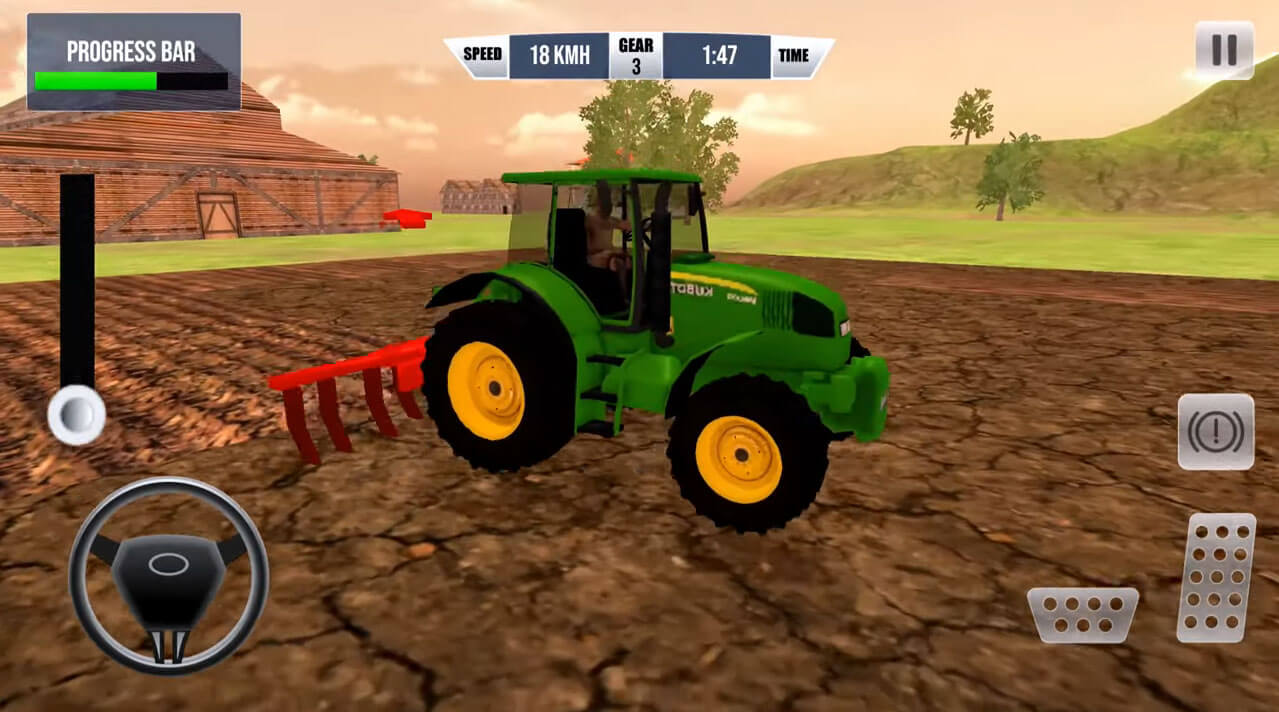Image resolution: width=1279 pixels, height=712 pixels.
Task: Click the steering wheel control
Action: click(x=168, y=575)
